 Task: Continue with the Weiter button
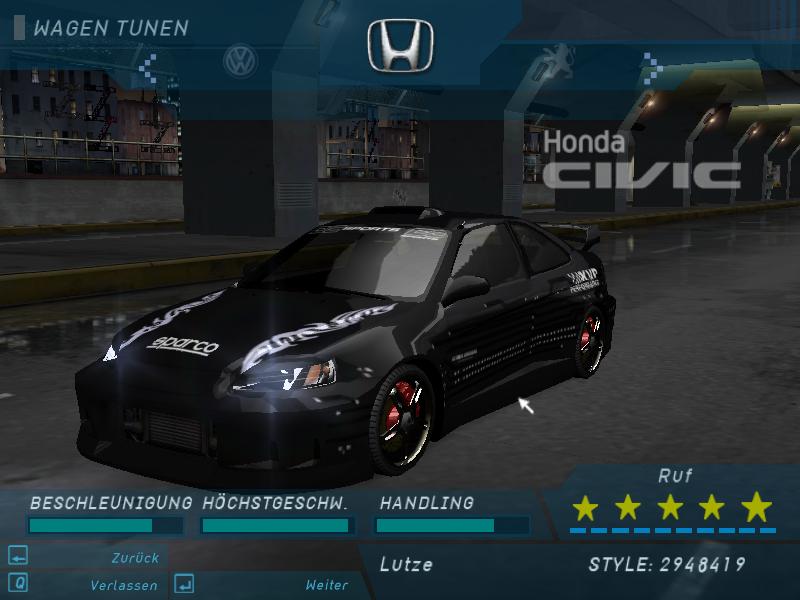pos(326,585)
